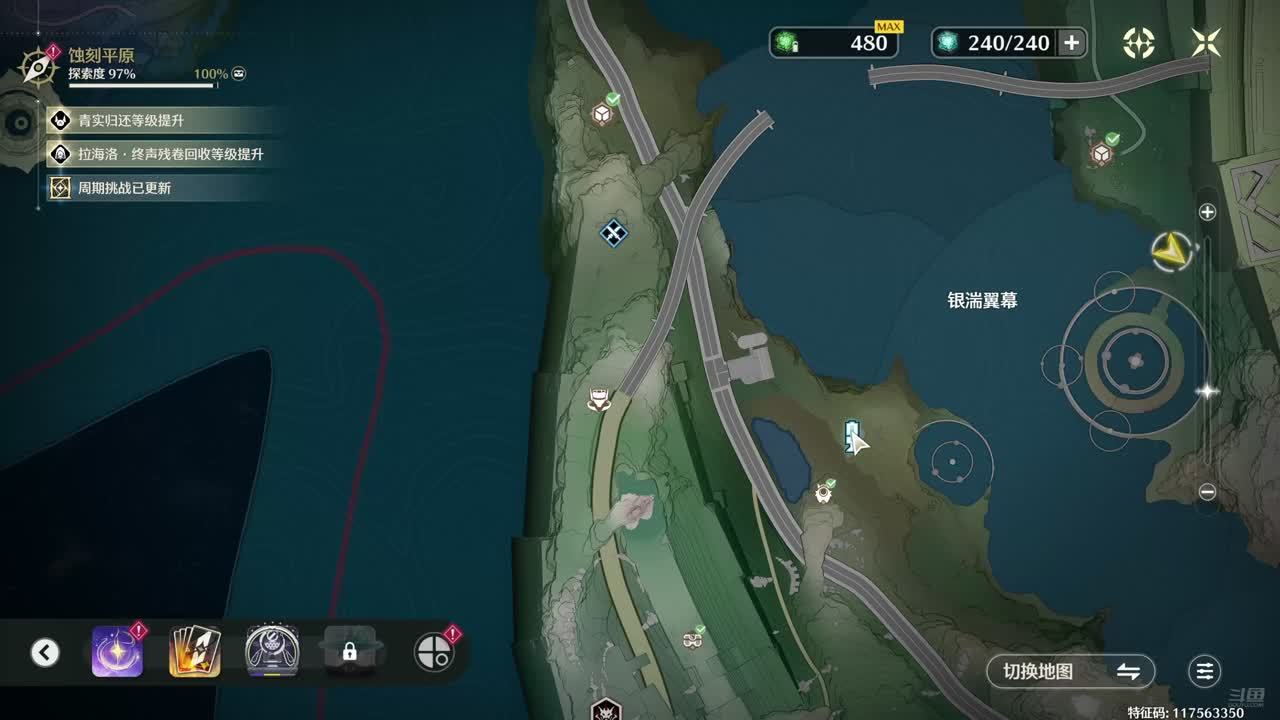The height and width of the screenshot is (720, 1280).
Task: Open the map filter settings button
Action: (1205, 671)
